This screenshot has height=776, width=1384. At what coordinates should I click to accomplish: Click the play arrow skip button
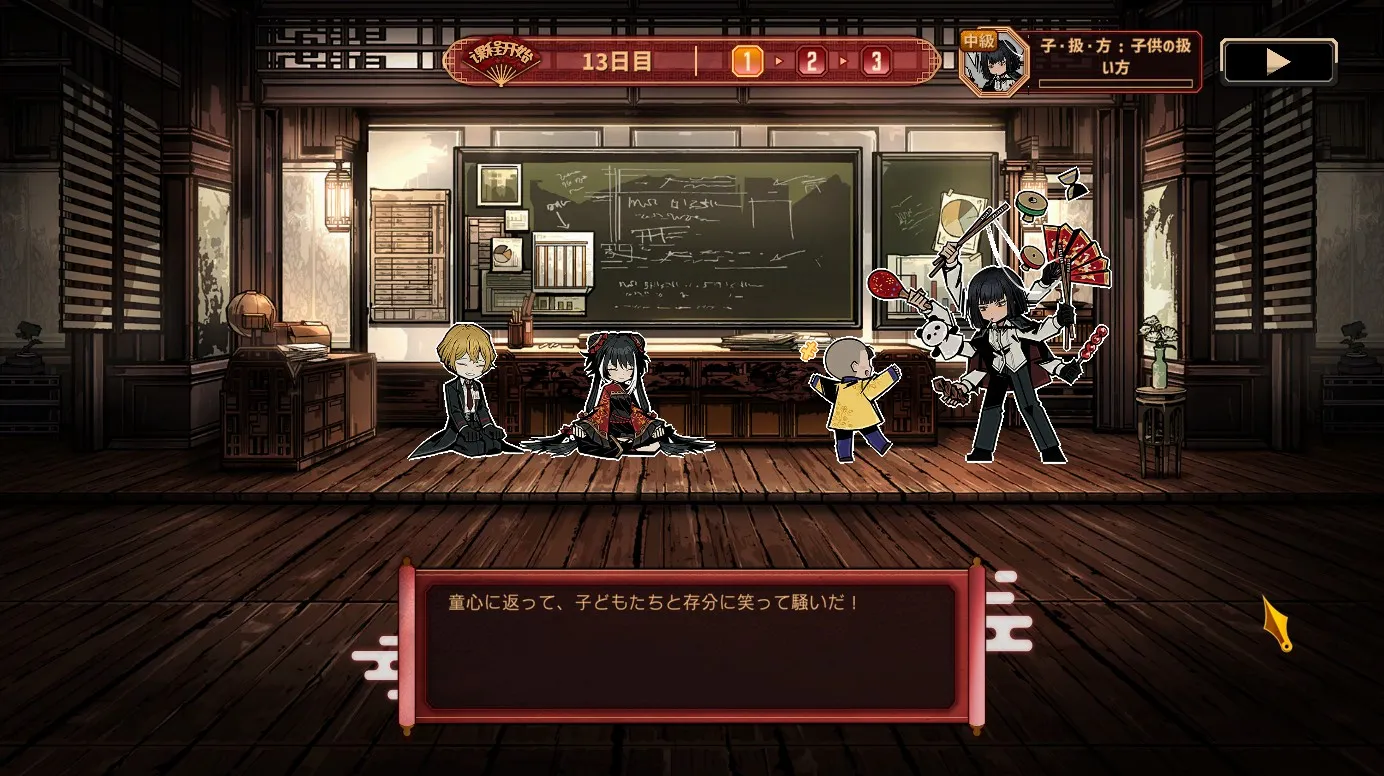pos(1278,62)
